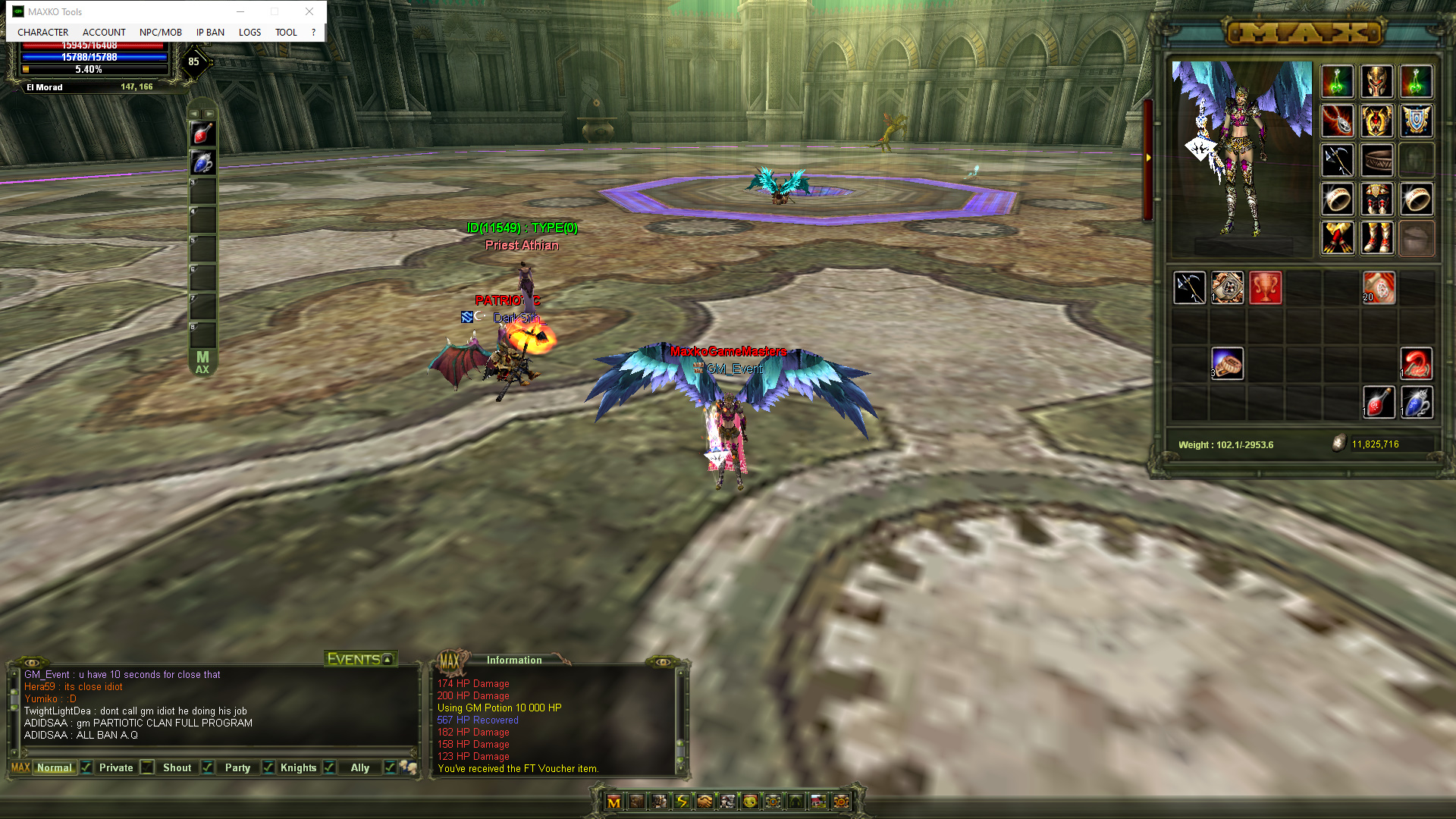
Task: Select the equipped helmet slot
Action: (x=1376, y=81)
